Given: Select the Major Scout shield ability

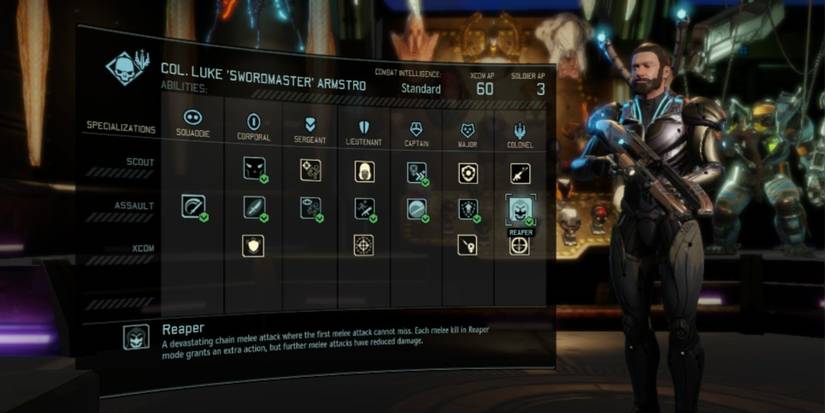Looking at the screenshot, I should 467,172.
